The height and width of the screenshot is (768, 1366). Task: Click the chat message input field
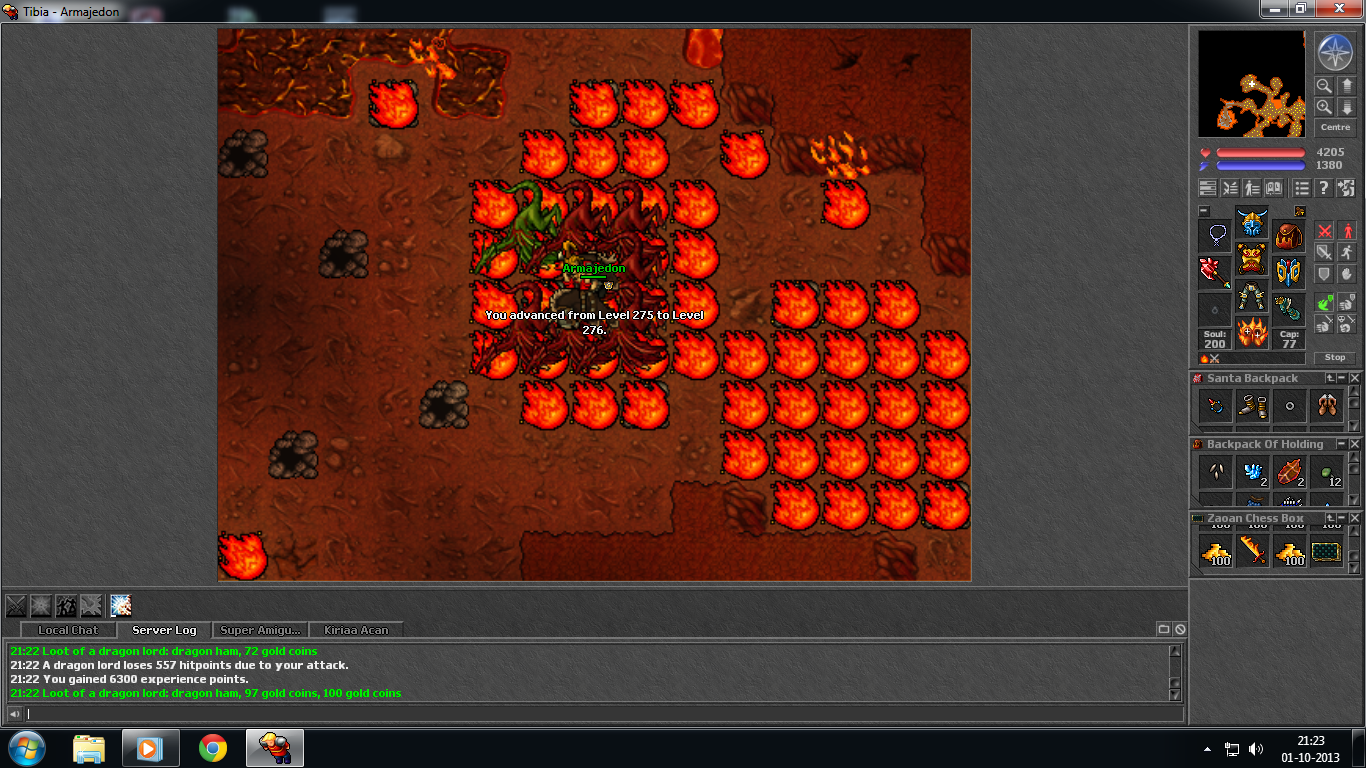click(x=600, y=714)
